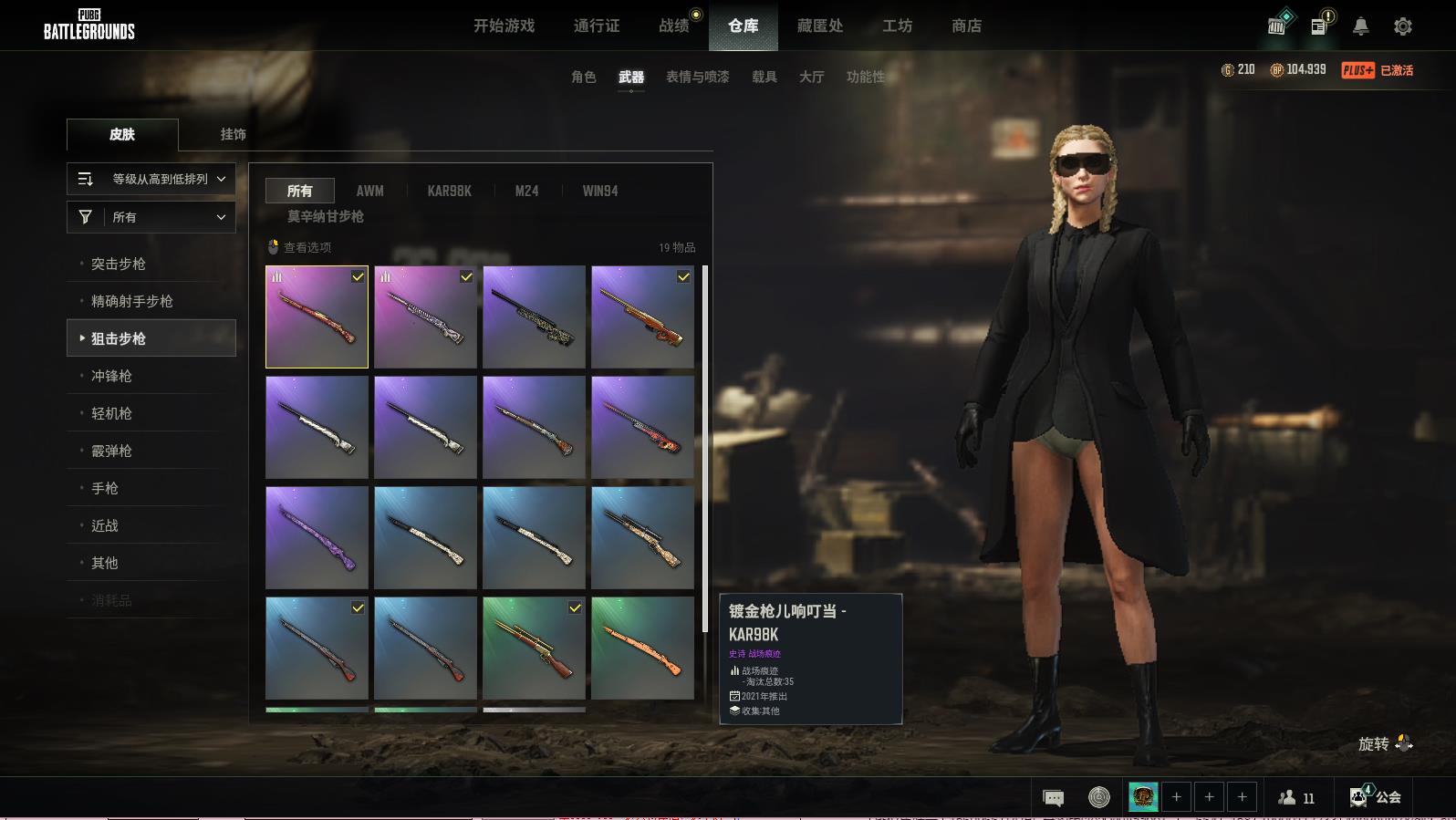
Task: Check the notification bell
Action: pyautogui.click(x=1360, y=26)
